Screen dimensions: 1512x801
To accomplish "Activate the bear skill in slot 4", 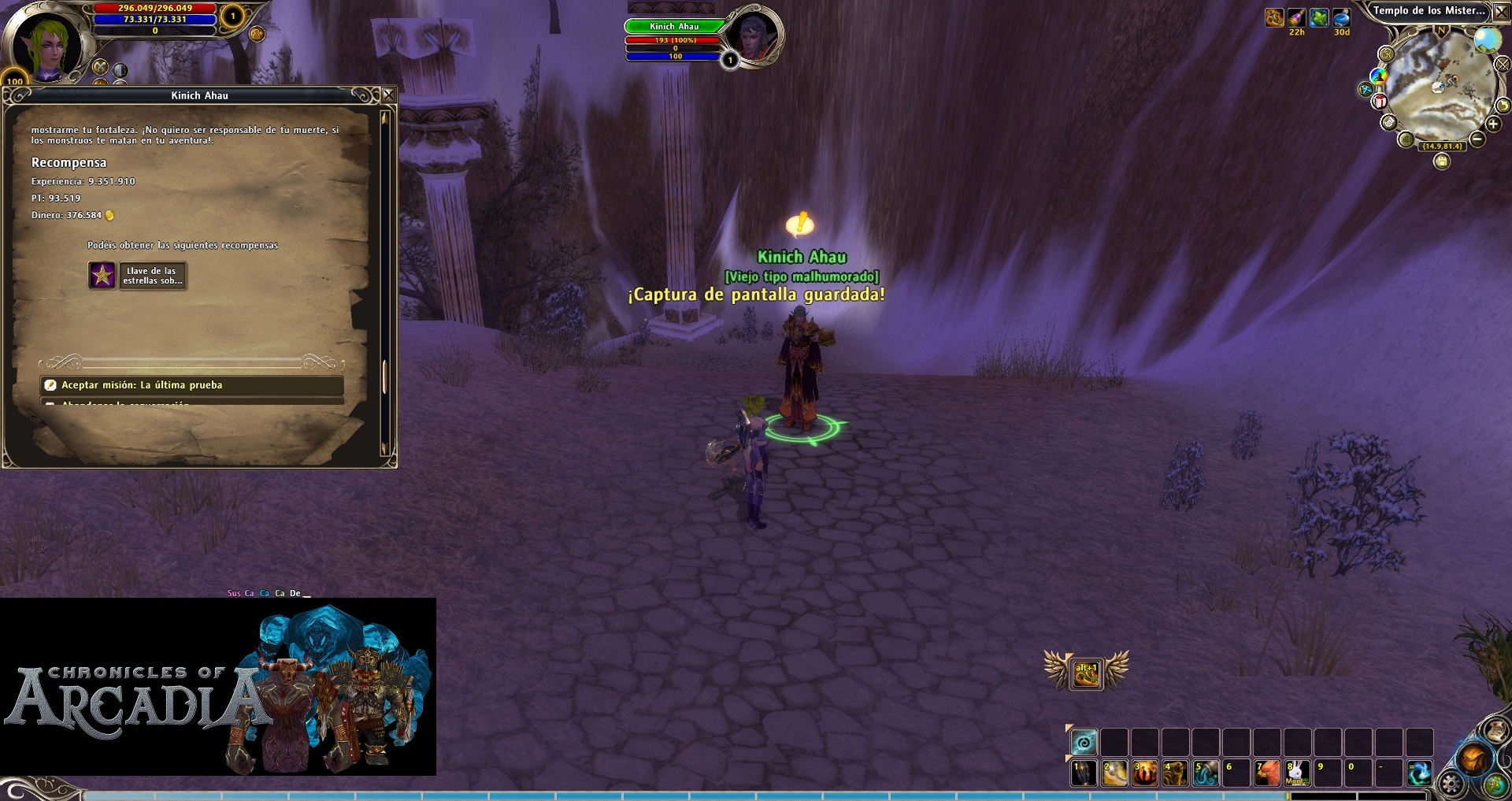I will click(1175, 773).
